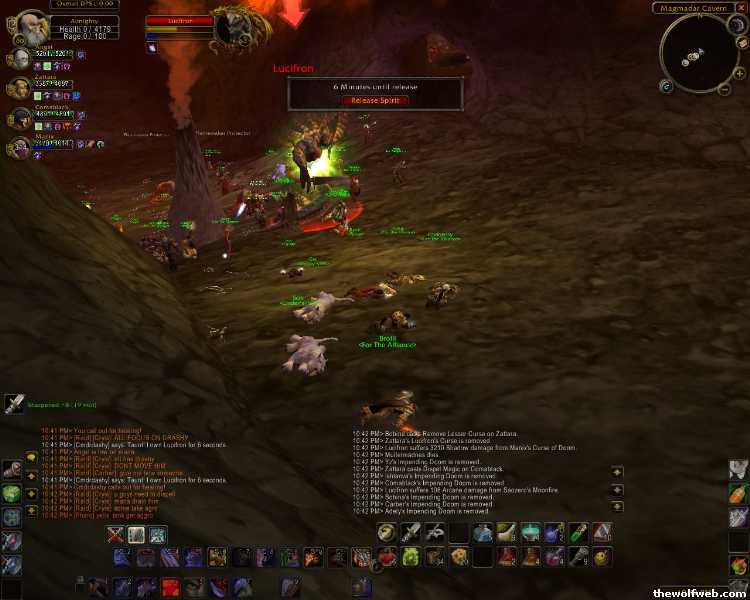Viewport: 750px width, 600px height.
Task: Select party member Cometblack's portrait
Action: coord(18,117)
